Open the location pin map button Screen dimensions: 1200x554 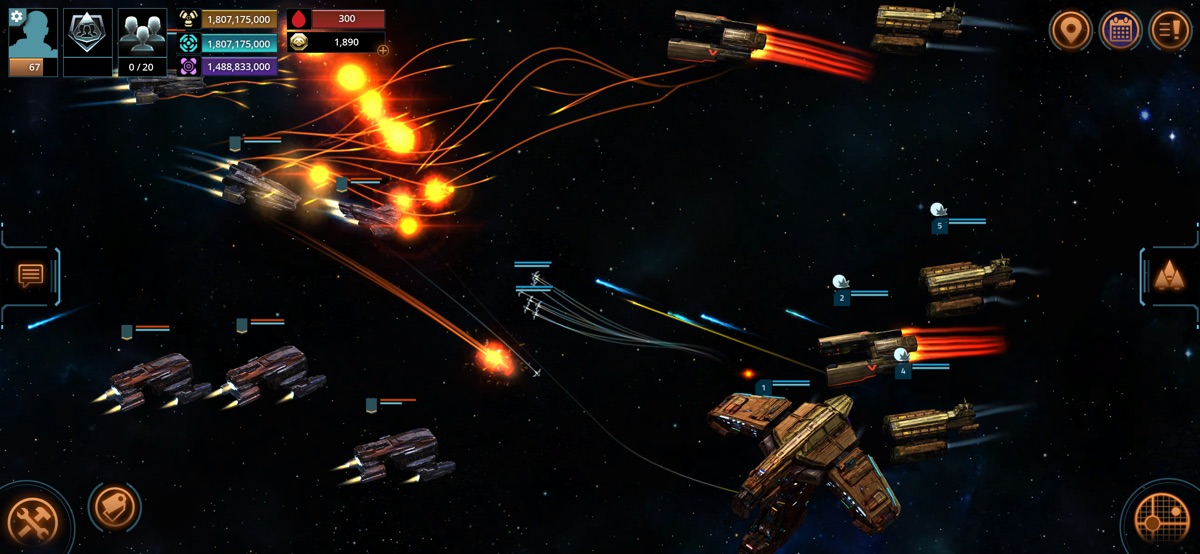tap(1069, 30)
